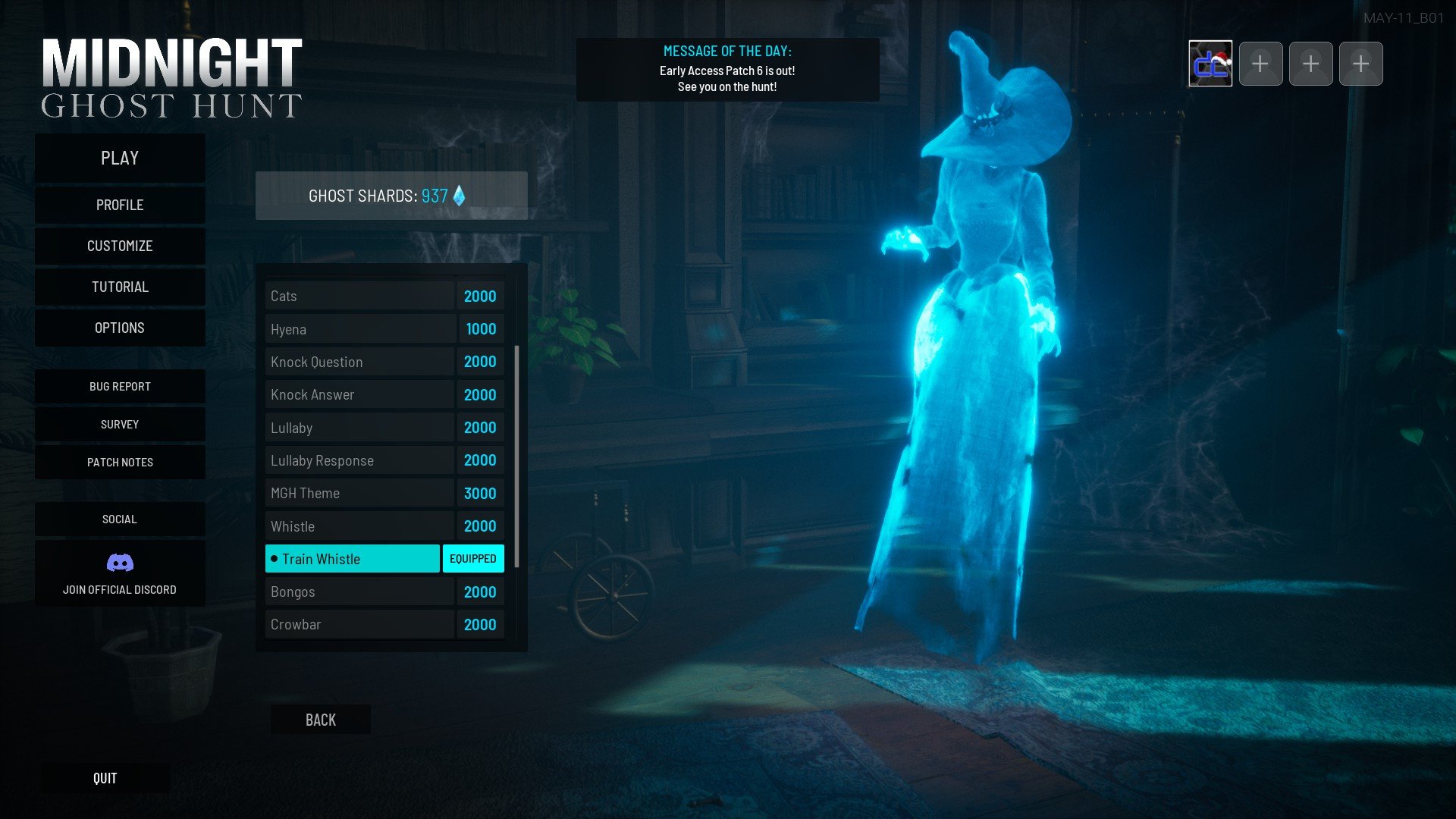The image size is (1456, 819).
Task: Start the TUTORIAL
Action: pyautogui.click(x=120, y=287)
